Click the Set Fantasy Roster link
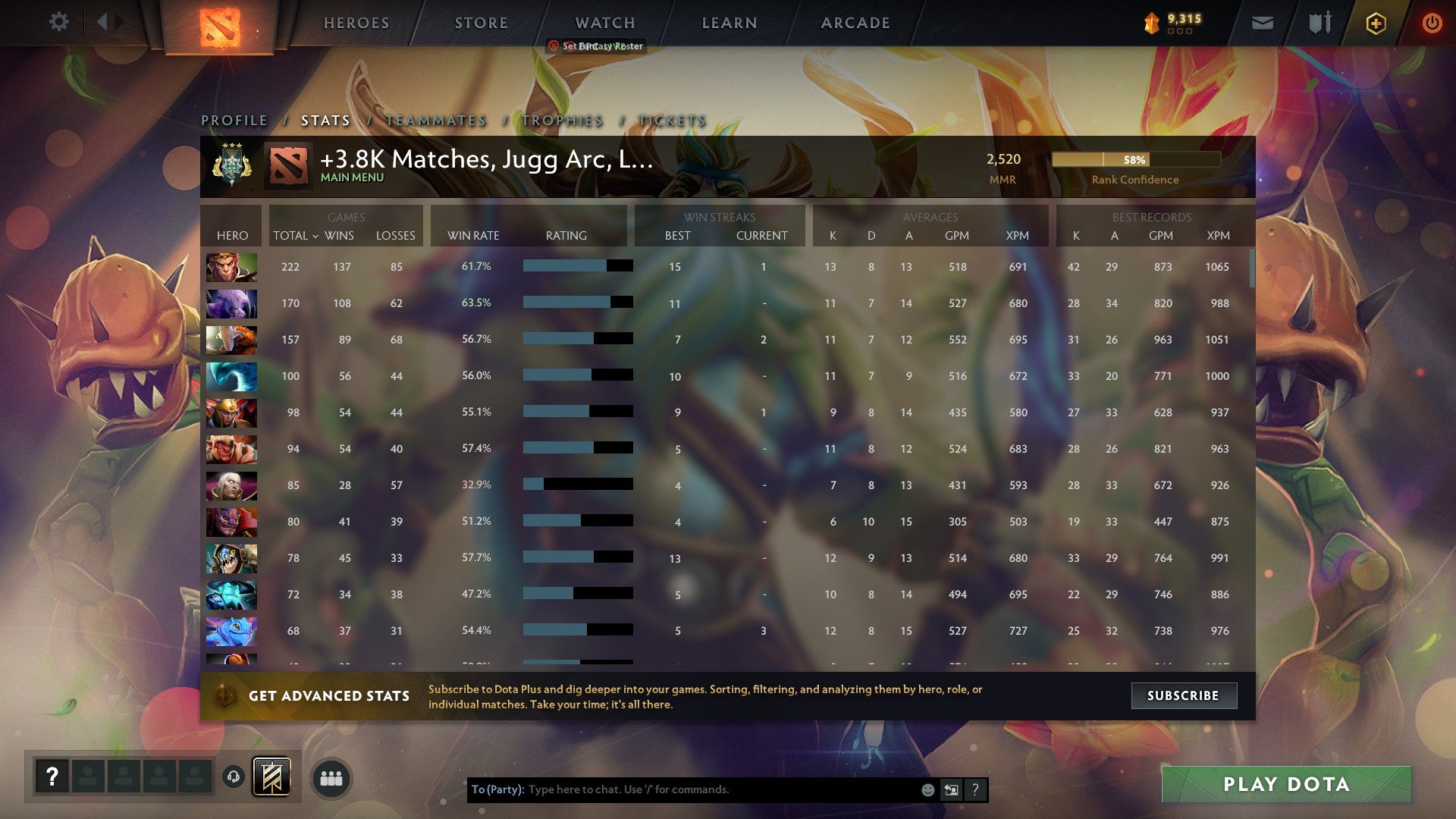This screenshot has width=1456, height=819. pos(603,45)
